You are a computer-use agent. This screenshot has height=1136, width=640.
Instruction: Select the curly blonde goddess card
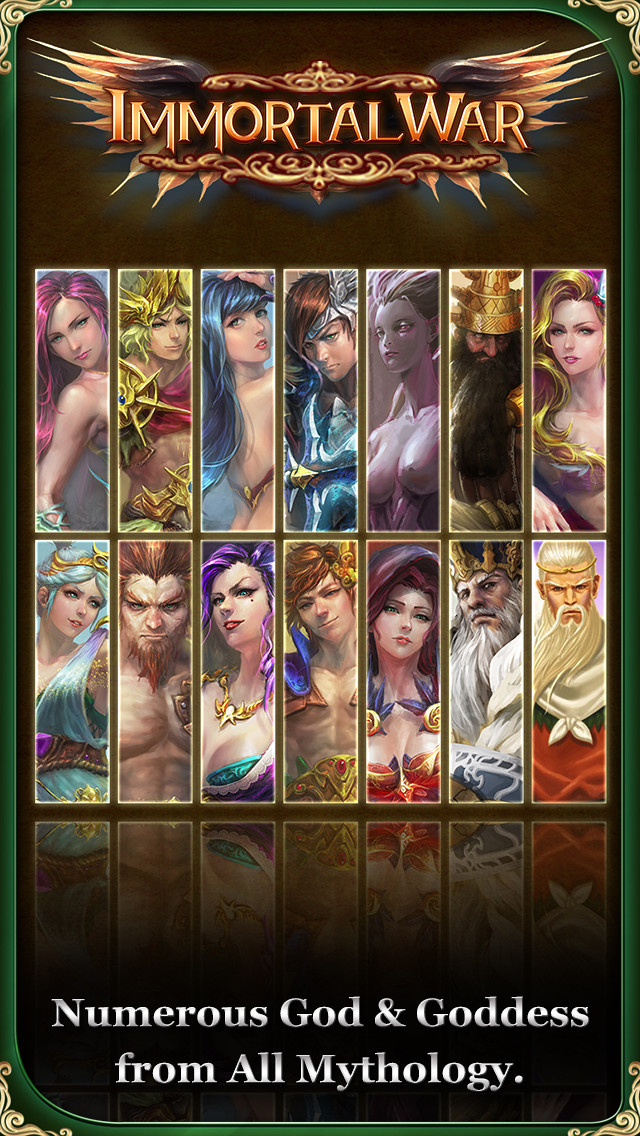click(x=568, y=400)
